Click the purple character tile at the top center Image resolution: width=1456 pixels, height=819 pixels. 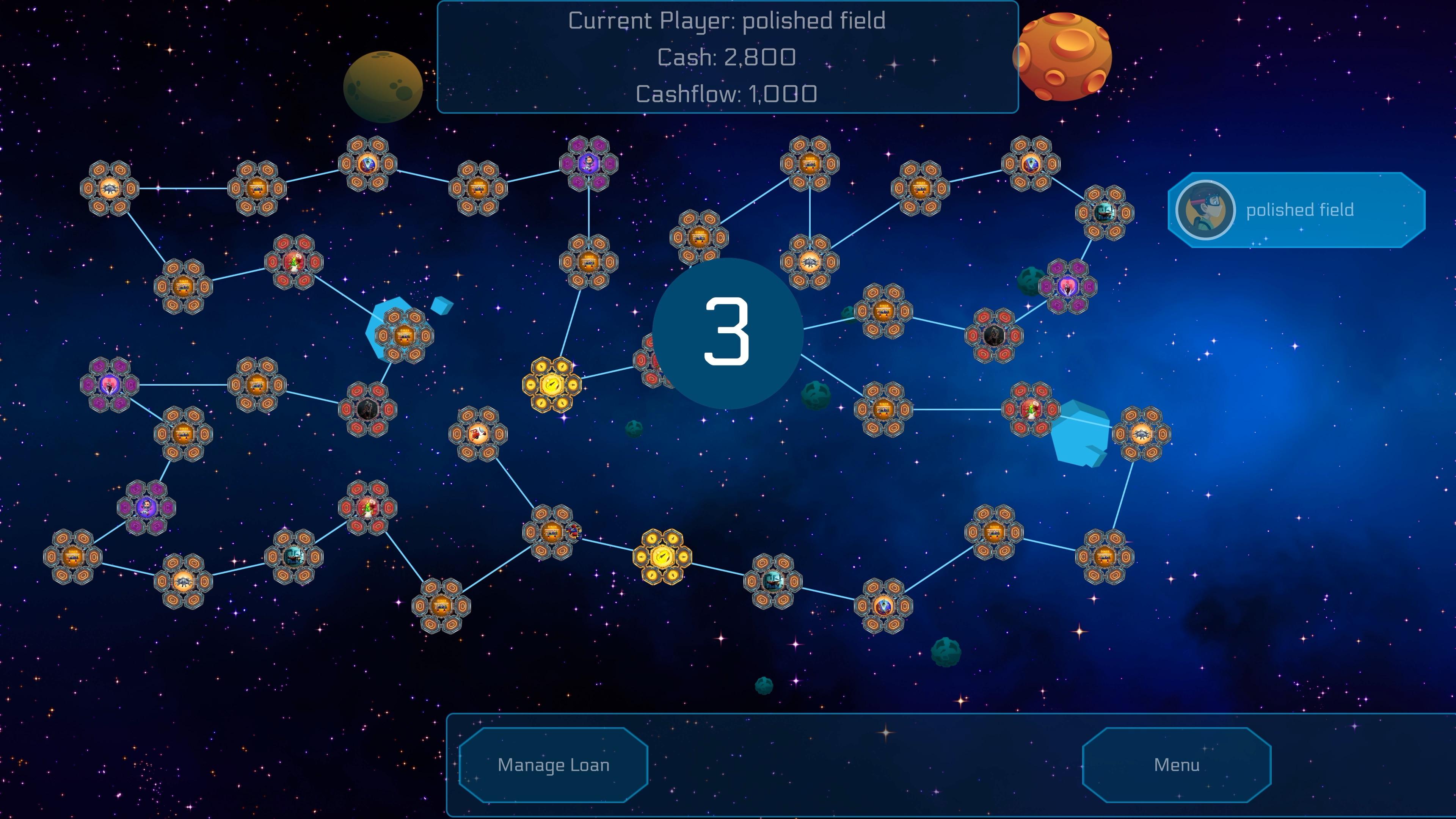pos(588,164)
